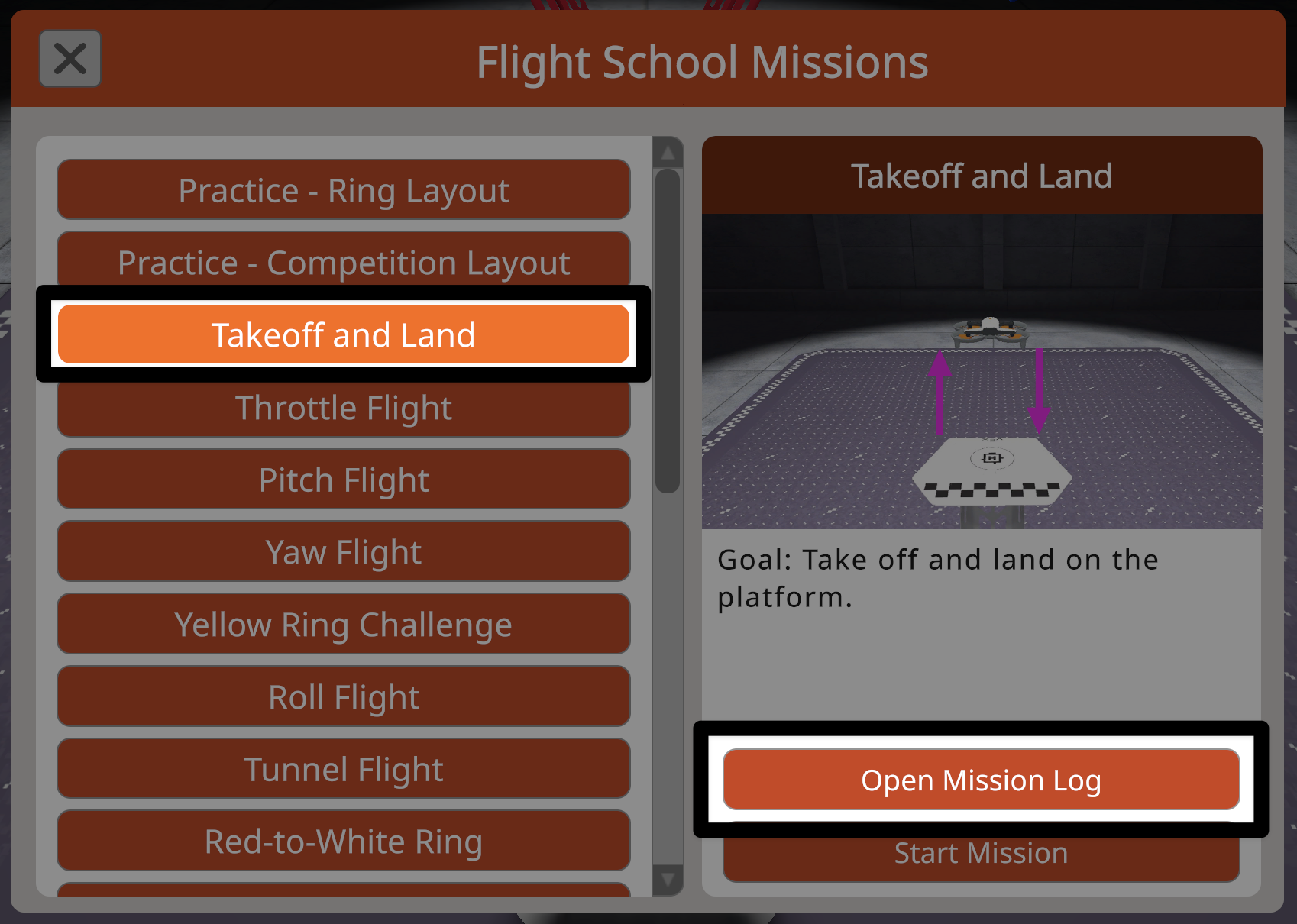
Task: Close the Flight School Missions dialog
Action: coord(70,58)
